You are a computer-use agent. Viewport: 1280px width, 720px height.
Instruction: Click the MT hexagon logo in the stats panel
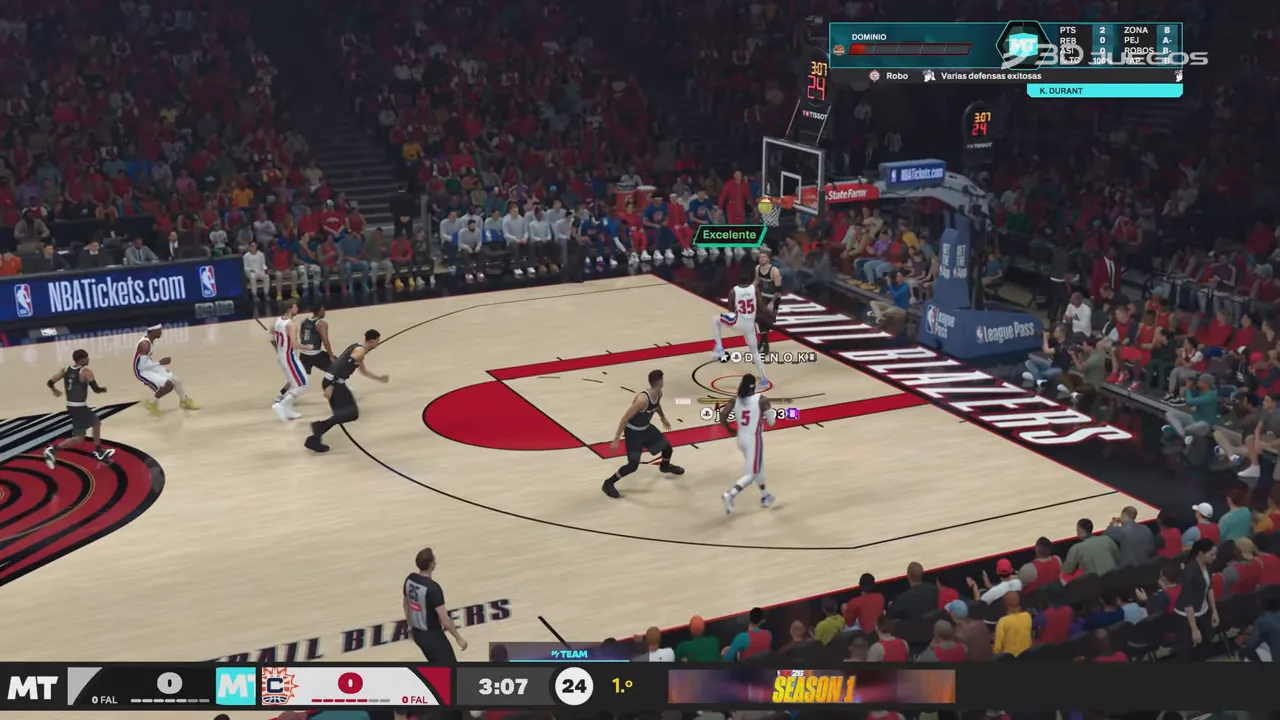click(x=1022, y=42)
